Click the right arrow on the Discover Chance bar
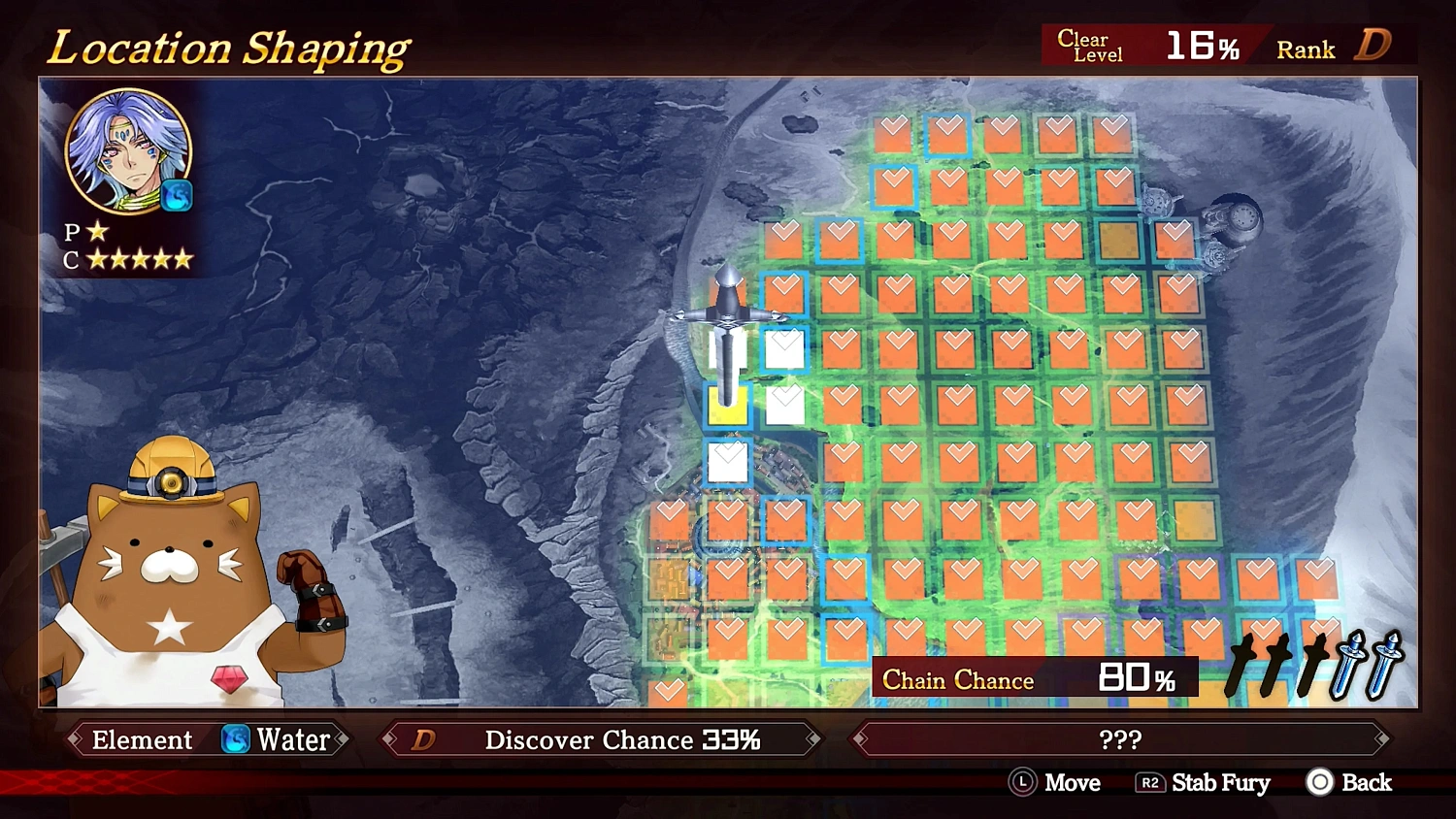1456x819 pixels. point(811,739)
